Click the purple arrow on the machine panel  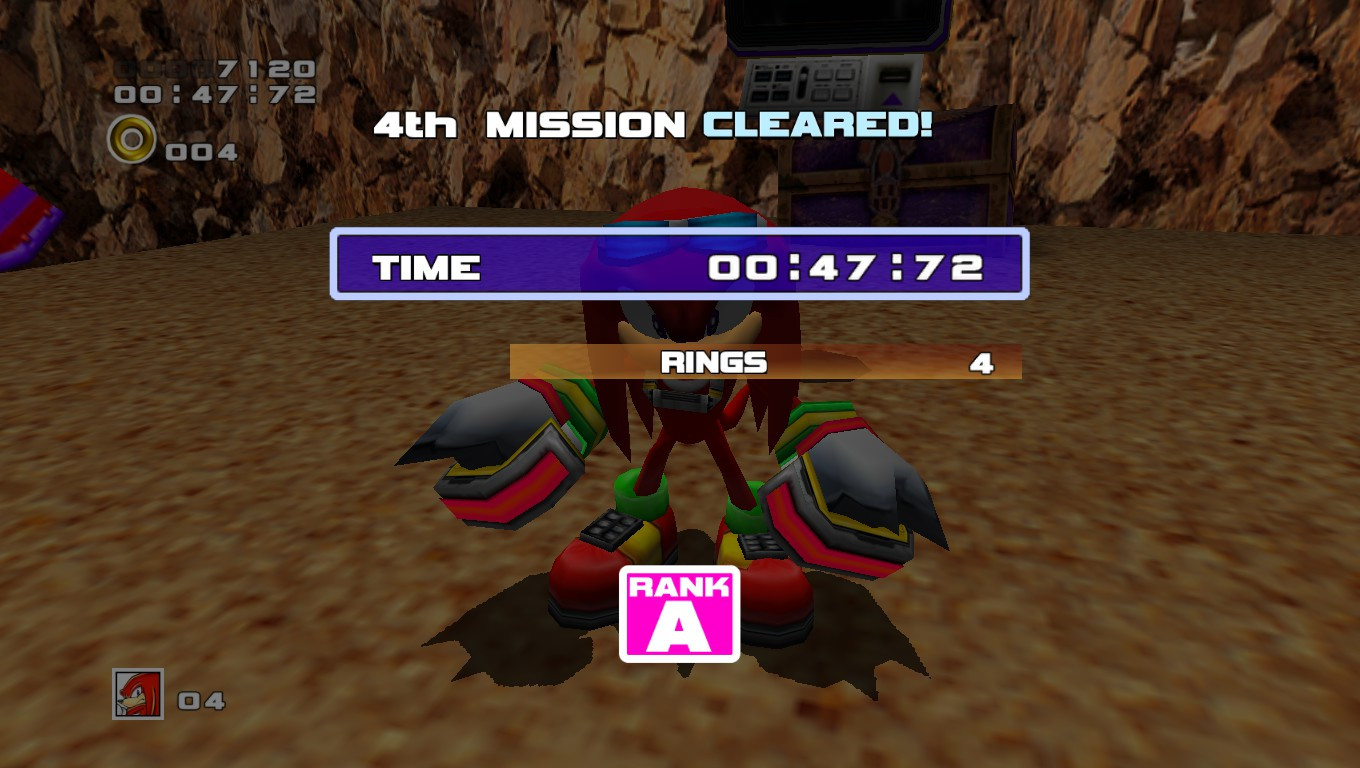coord(892,99)
